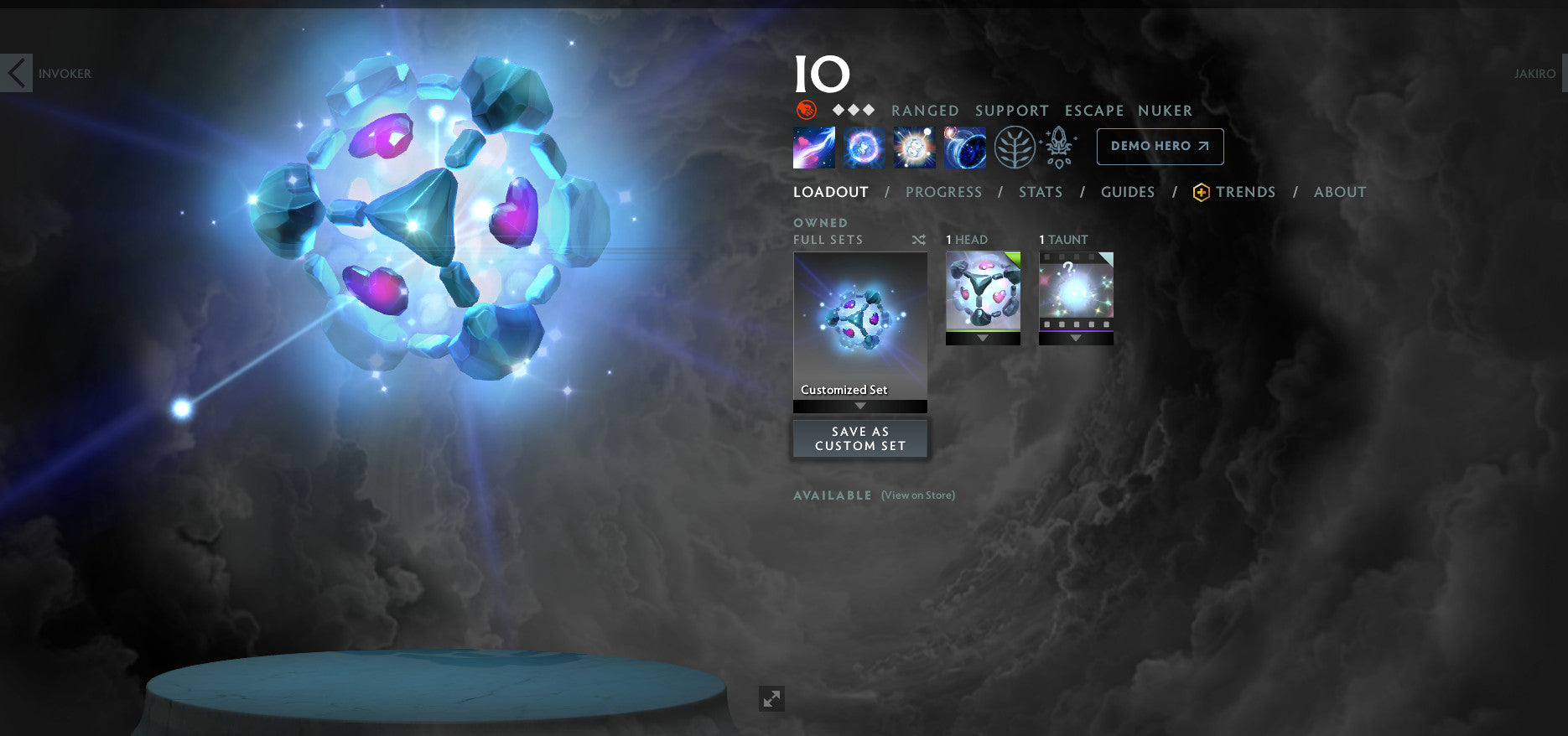Open Io's talent tree icon
This screenshot has width=1568, height=736.
pos(1016,146)
